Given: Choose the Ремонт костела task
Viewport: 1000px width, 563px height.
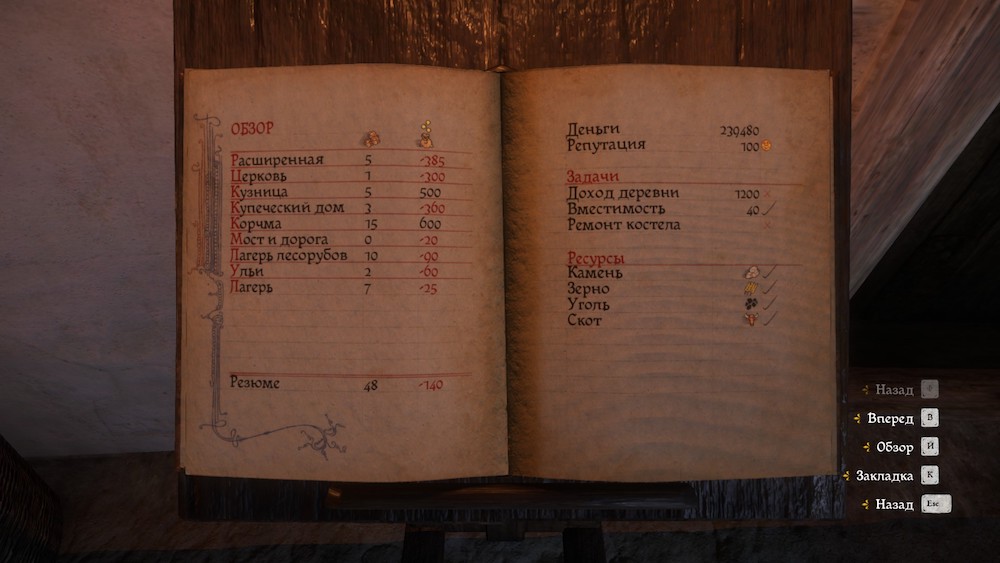Looking at the screenshot, I should point(623,225).
